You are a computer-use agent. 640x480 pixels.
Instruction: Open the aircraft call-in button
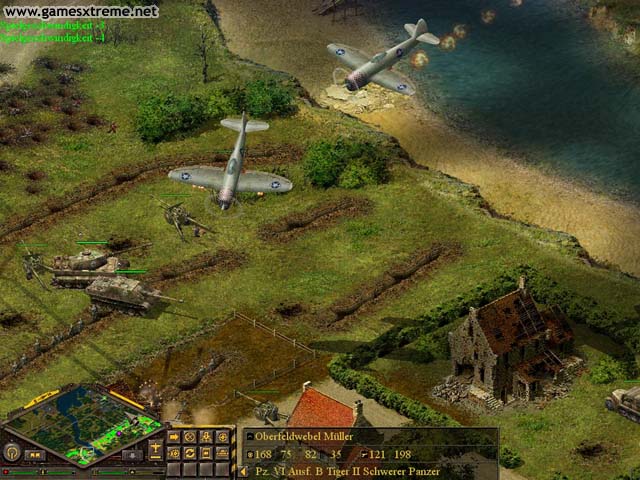(x=155, y=445)
